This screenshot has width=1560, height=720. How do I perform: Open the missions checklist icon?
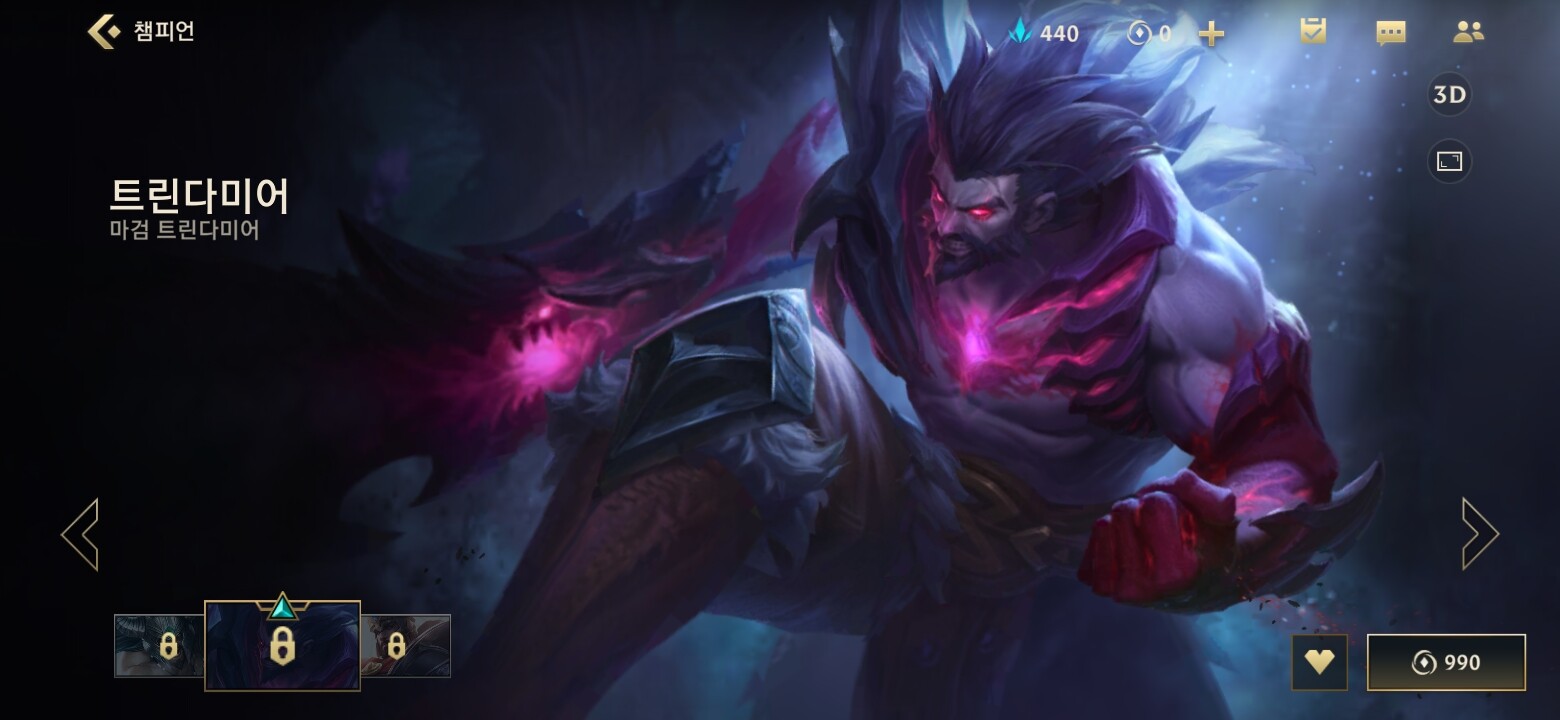click(x=1313, y=32)
